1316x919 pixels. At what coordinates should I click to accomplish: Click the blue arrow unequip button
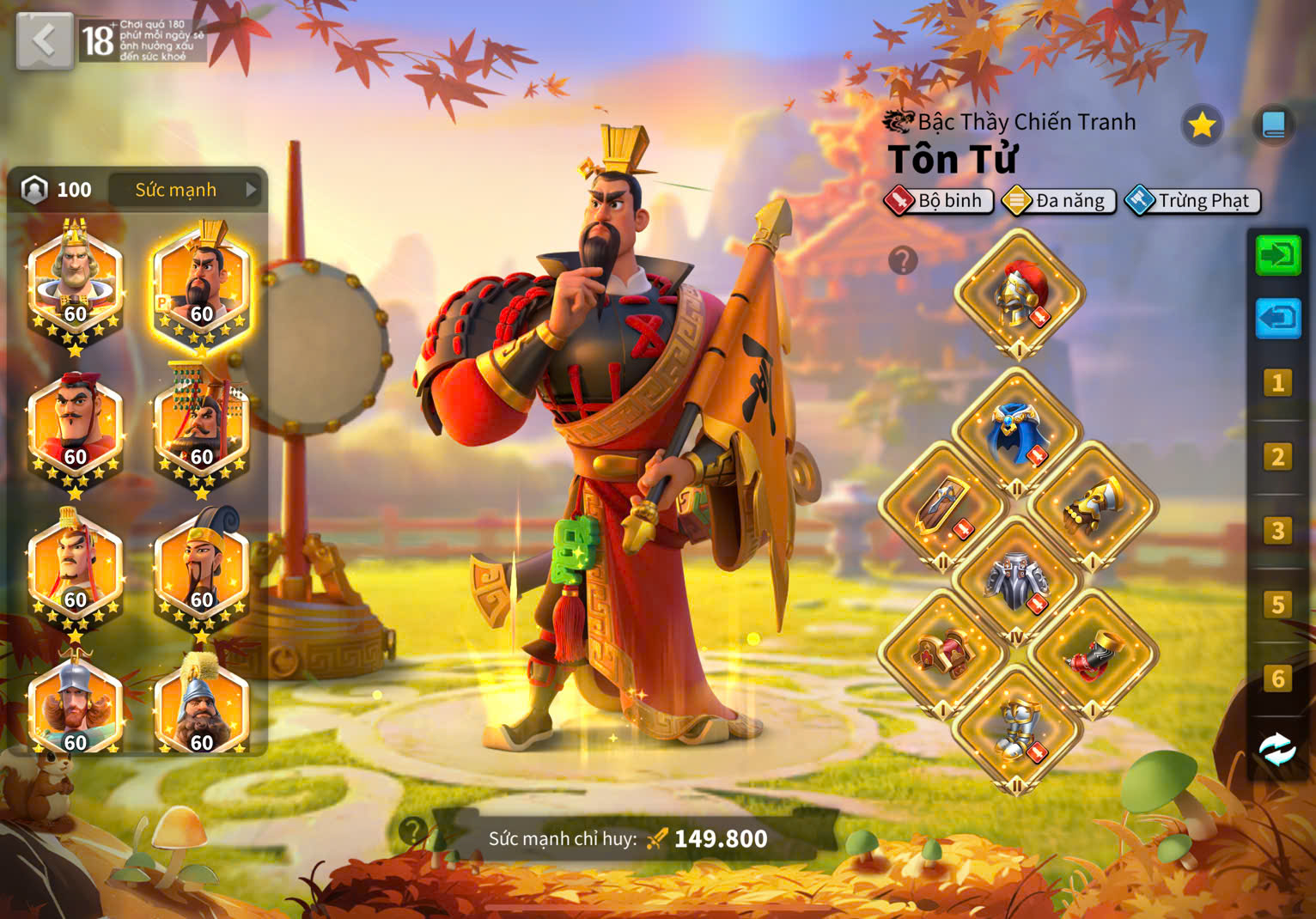[1277, 319]
